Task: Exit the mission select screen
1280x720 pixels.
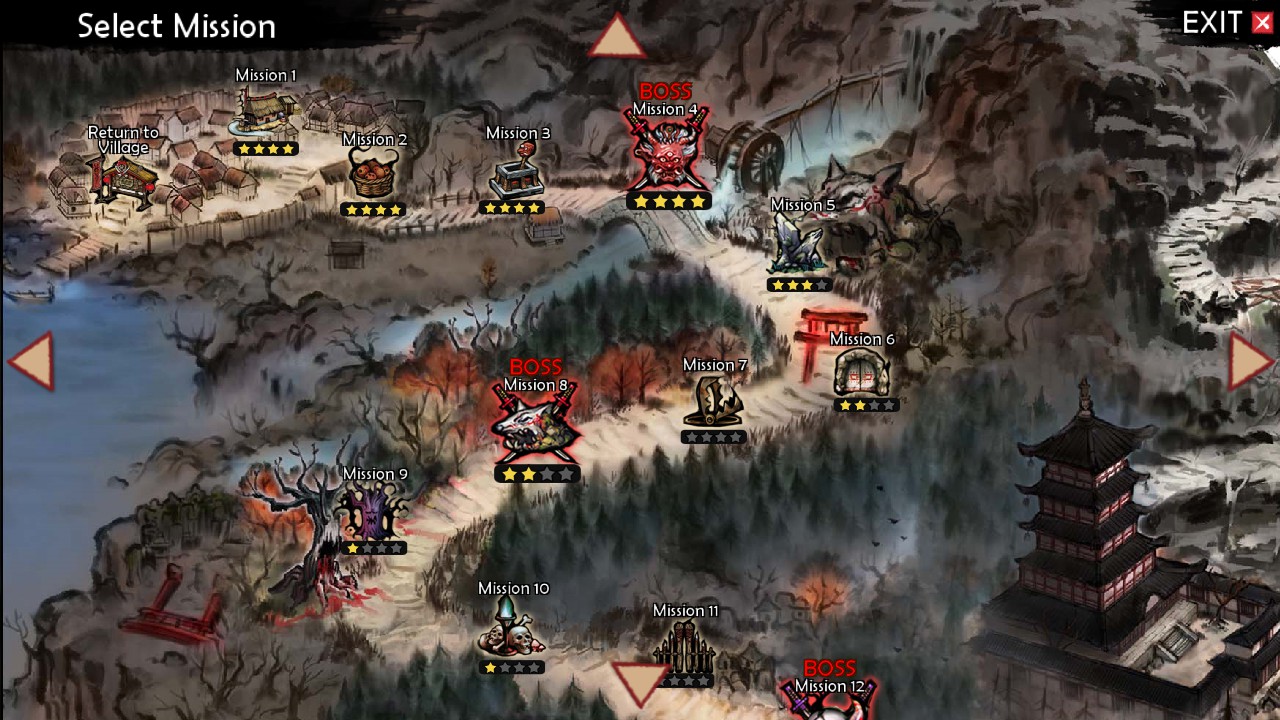Action: point(1227,23)
